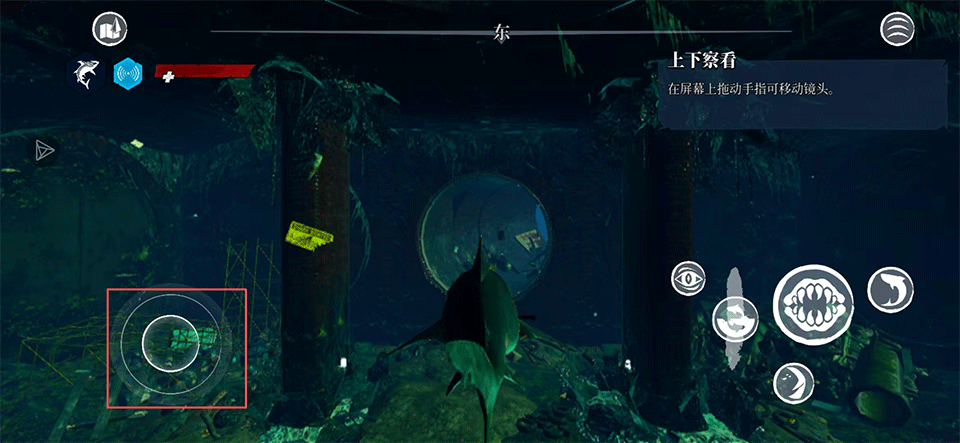This screenshot has width=960, height=443.
Task: Use the eye vision ability
Action: coord(689,278)
